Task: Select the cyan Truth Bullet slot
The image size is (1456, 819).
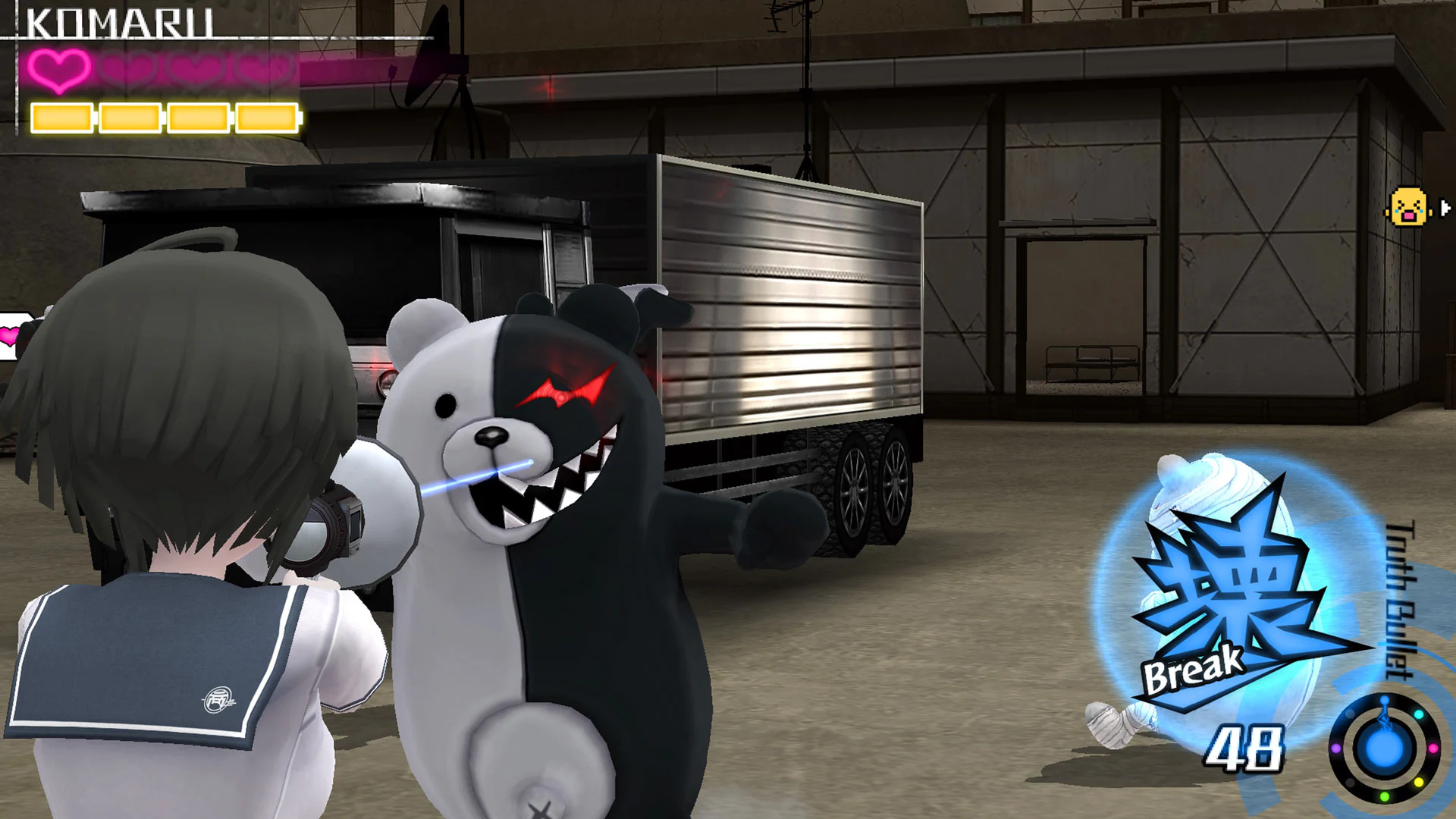Action: [x=1419, y=715]
